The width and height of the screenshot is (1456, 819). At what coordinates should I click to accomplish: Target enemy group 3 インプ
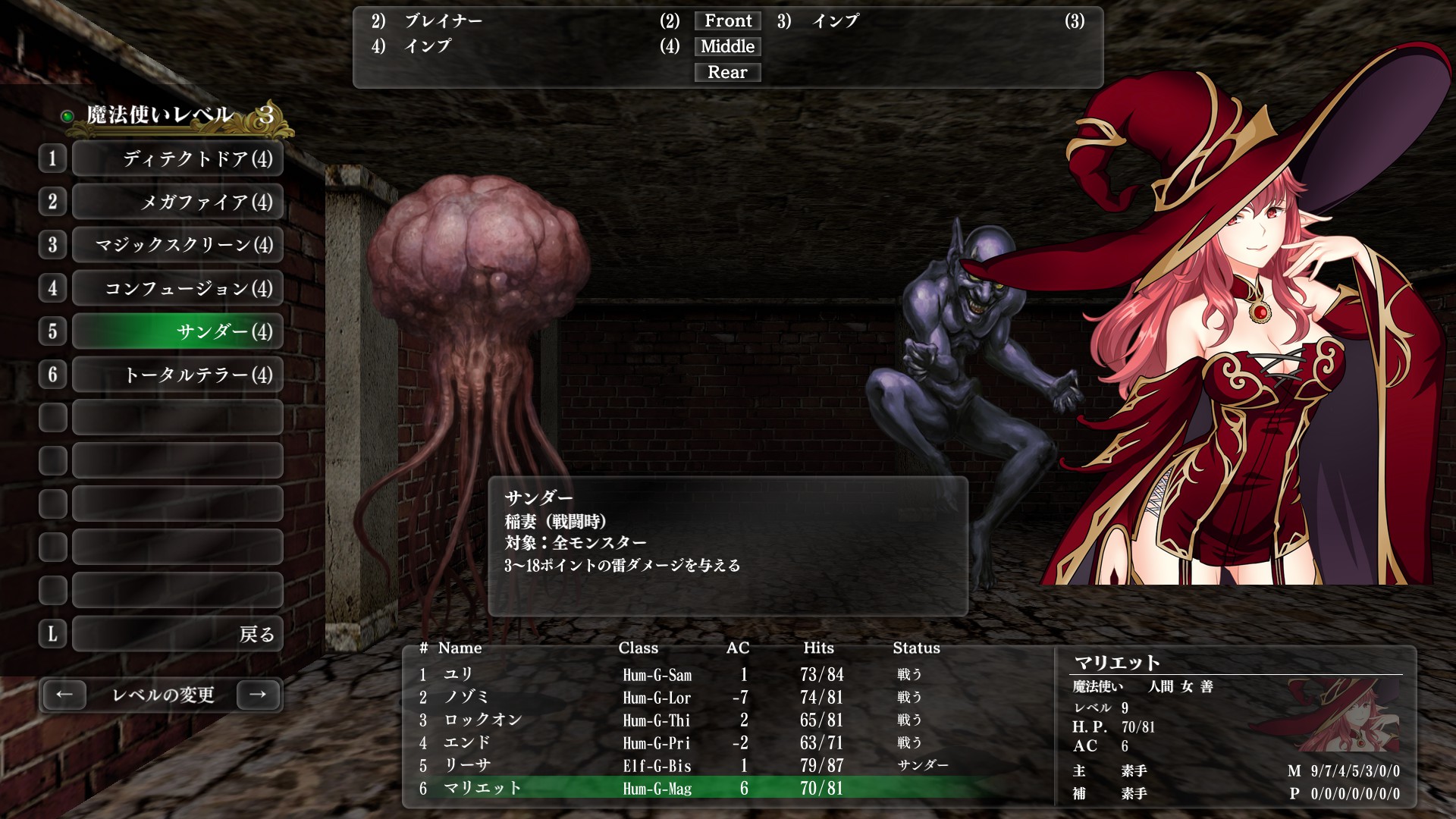(836, 21)
